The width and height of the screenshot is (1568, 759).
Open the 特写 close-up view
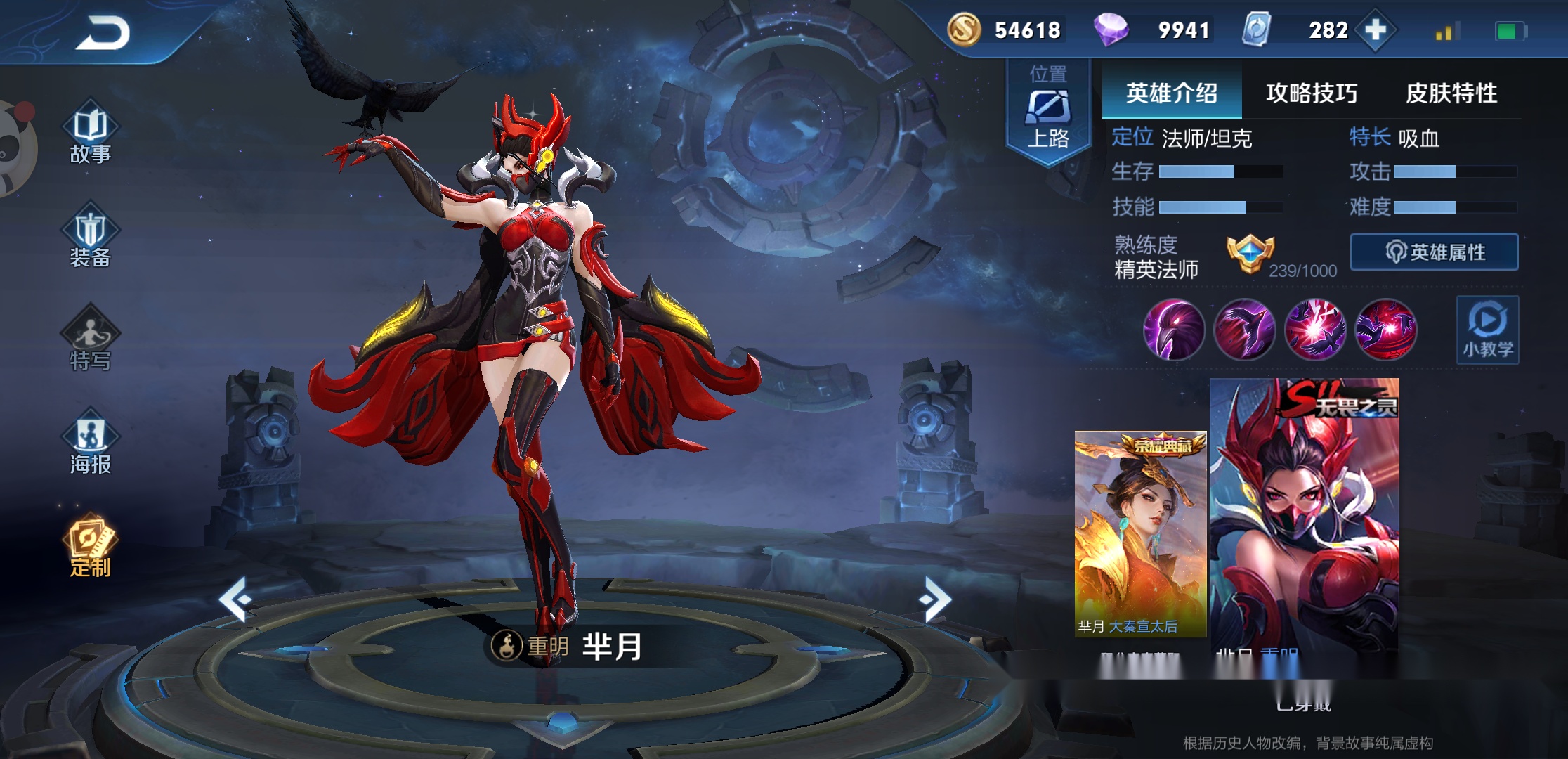(x=91, y=342)
